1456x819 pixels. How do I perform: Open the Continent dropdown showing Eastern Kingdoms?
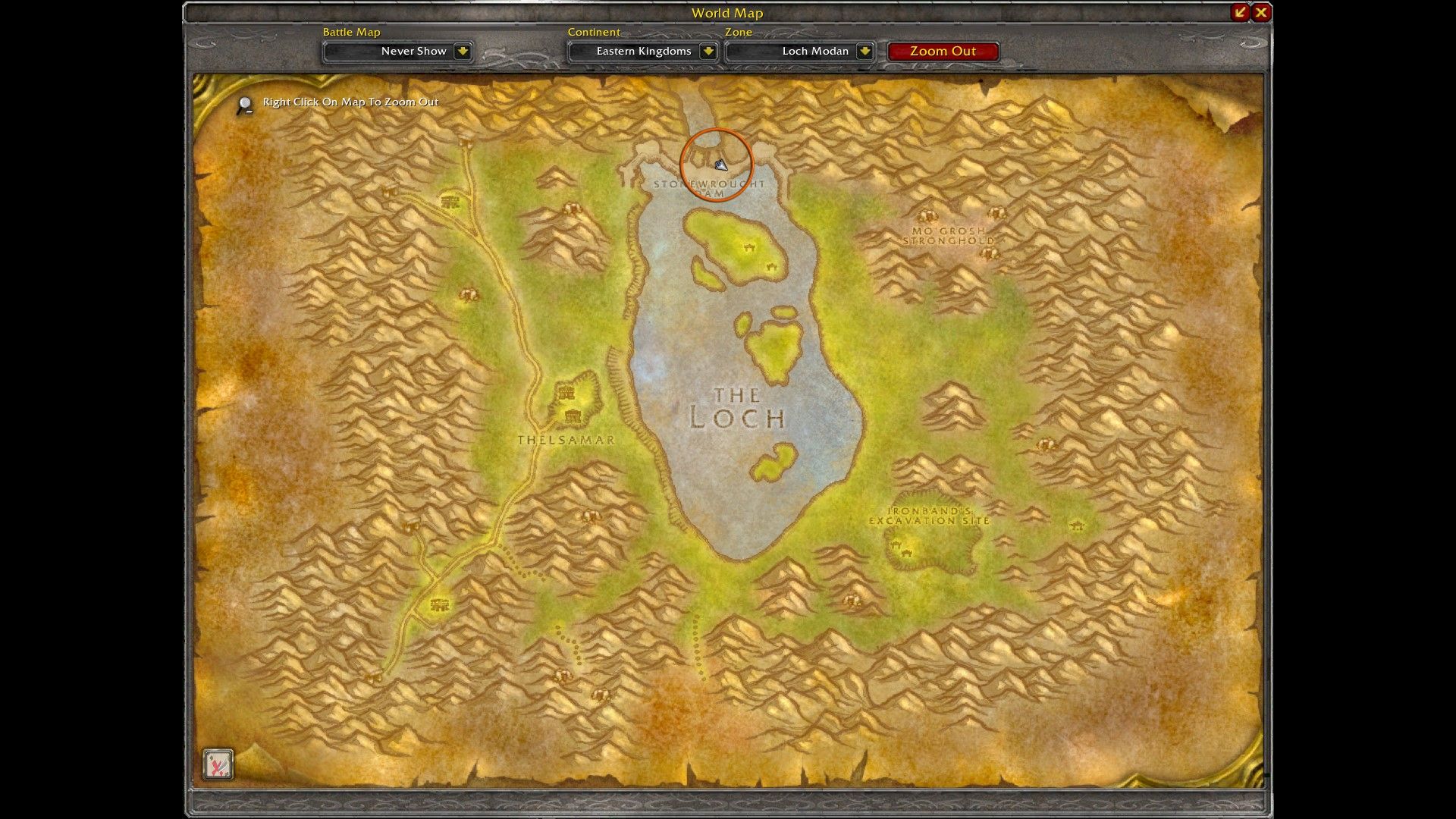(642, 52)
